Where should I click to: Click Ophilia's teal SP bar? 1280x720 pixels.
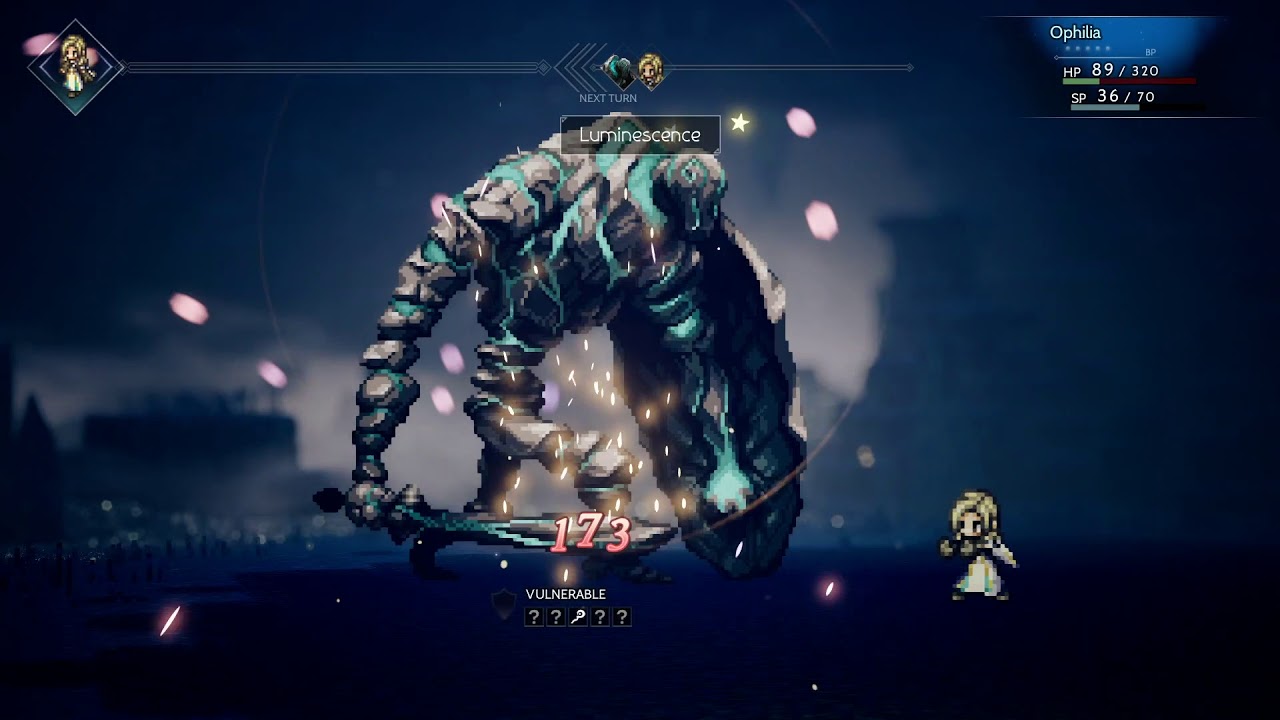coord(1105,107)
